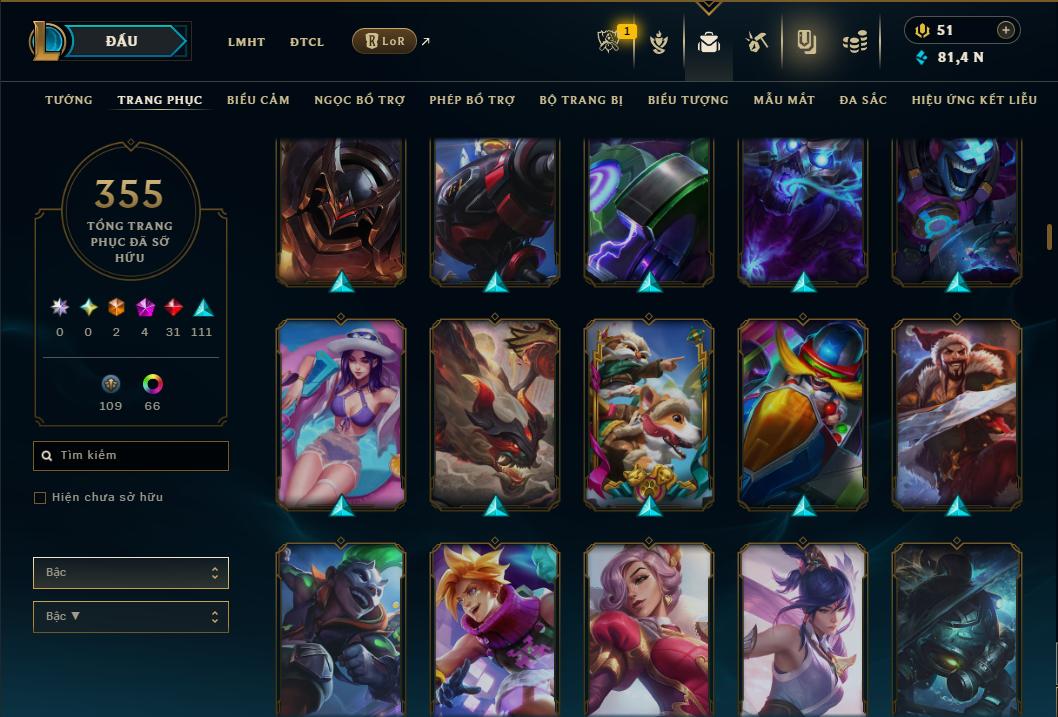Switch to the BIỂU CẢM tab
1058x717 pixels.
258,100
